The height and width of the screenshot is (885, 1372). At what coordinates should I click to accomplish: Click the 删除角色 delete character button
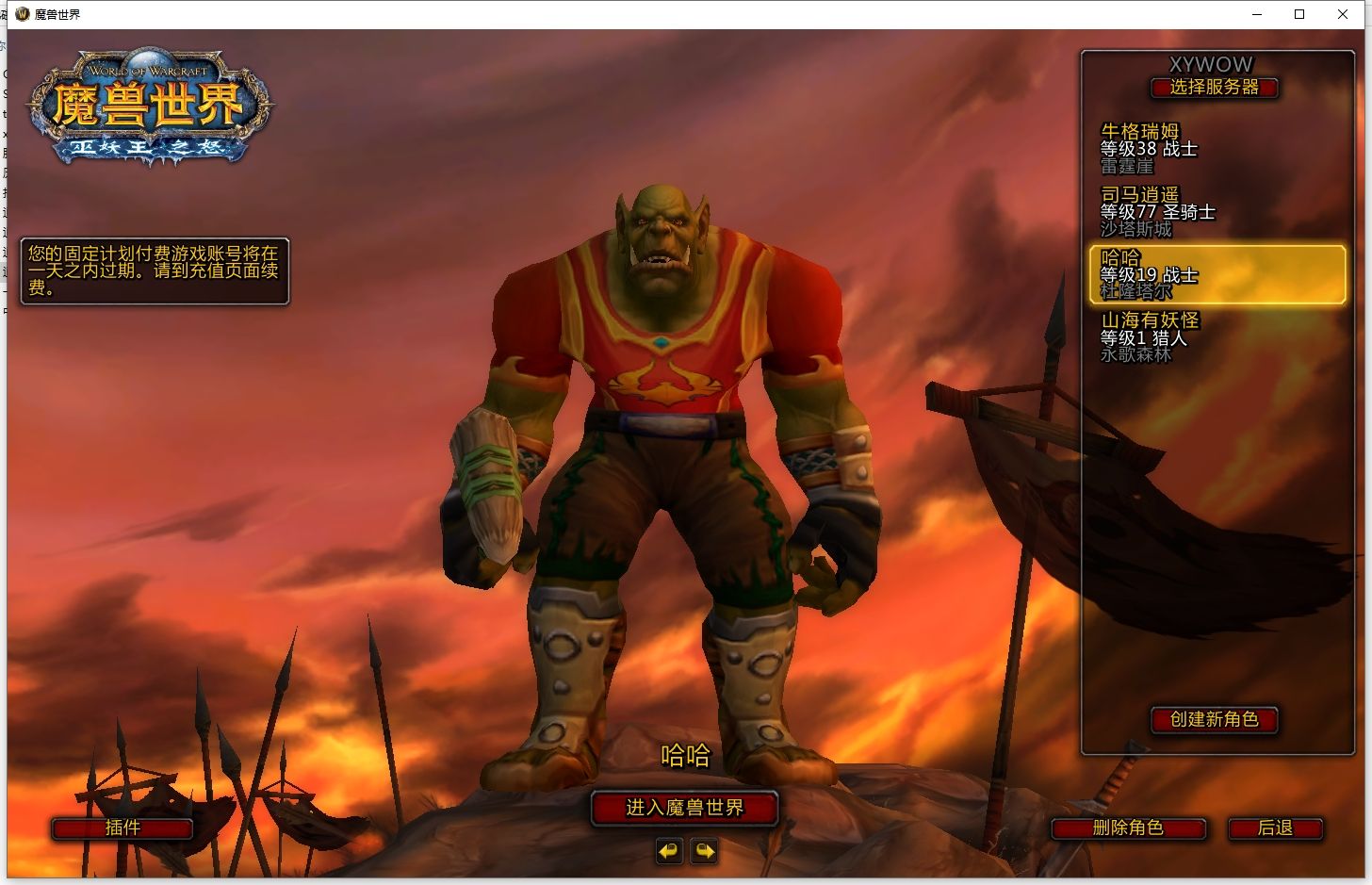click(x=1128, y=828)
